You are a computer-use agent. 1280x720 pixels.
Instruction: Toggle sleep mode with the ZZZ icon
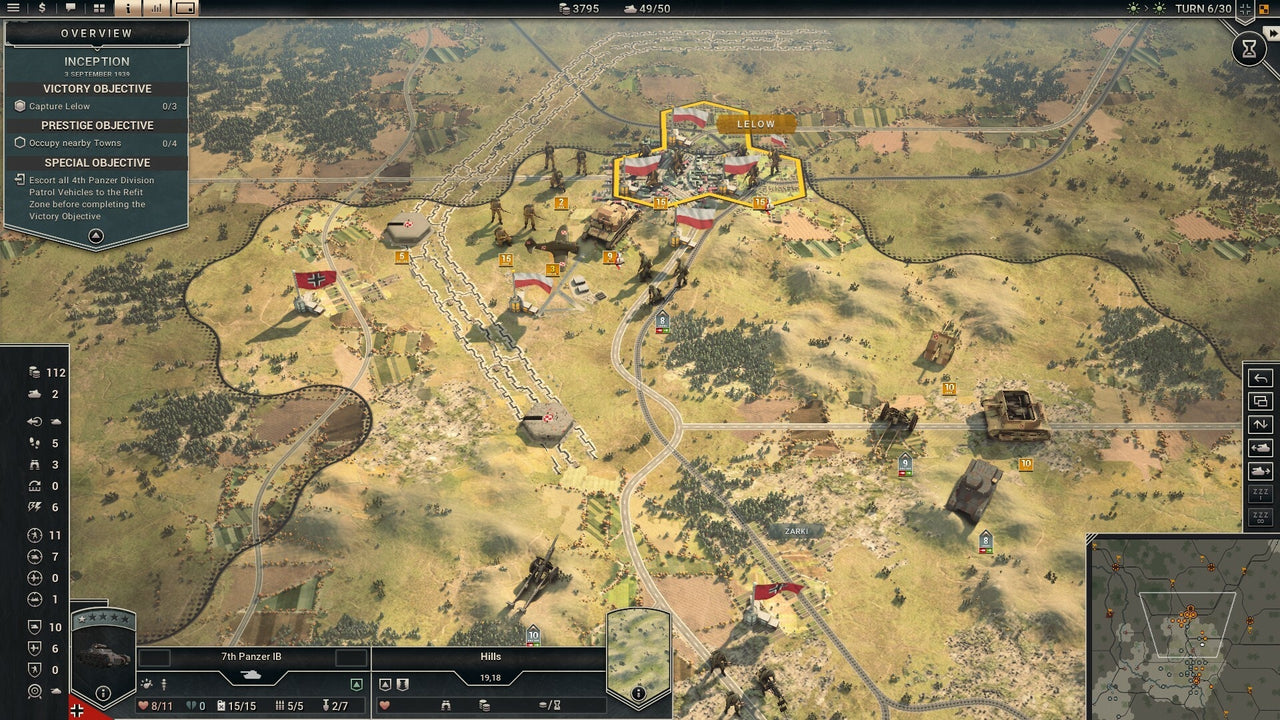pos(1261,493)
